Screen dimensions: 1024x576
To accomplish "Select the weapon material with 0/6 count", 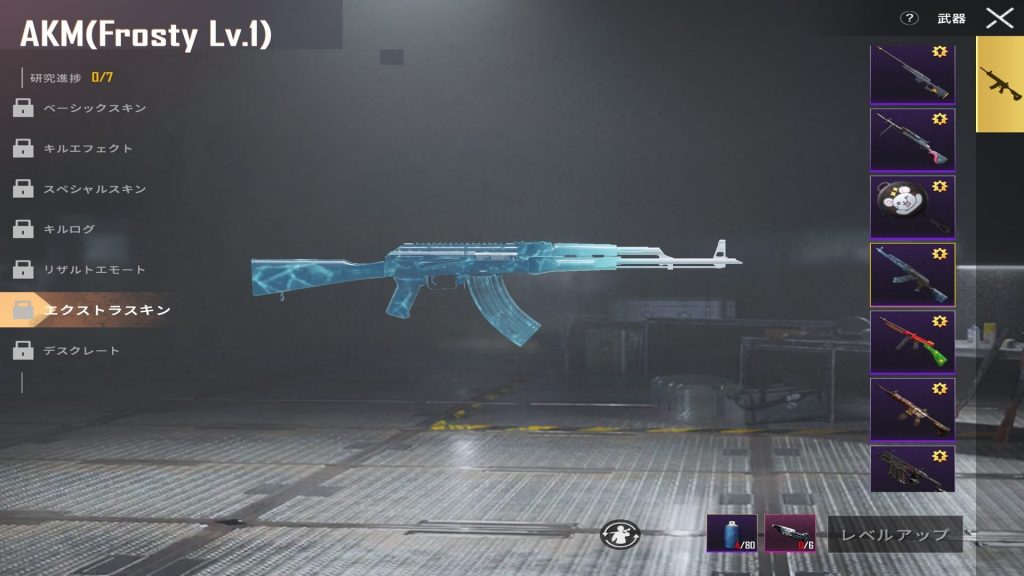I will 789,533.
